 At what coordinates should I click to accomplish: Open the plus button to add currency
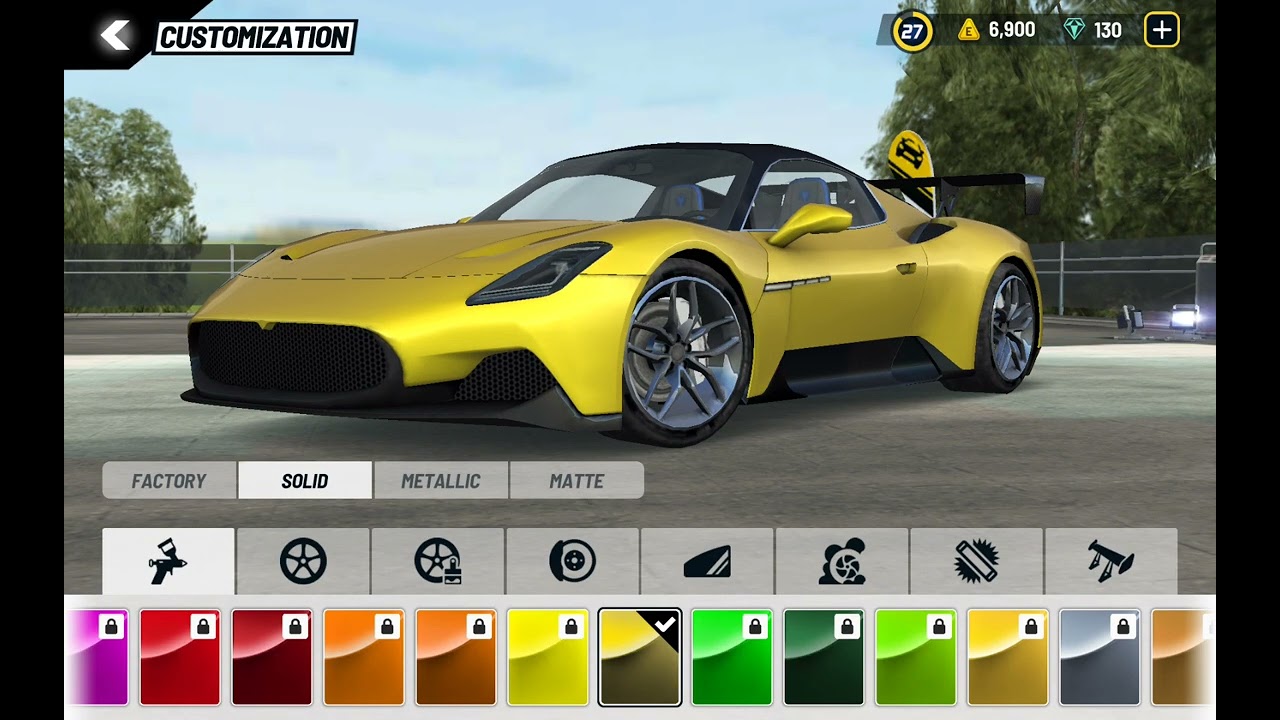pyautogui.click(x=1161, y=30)
